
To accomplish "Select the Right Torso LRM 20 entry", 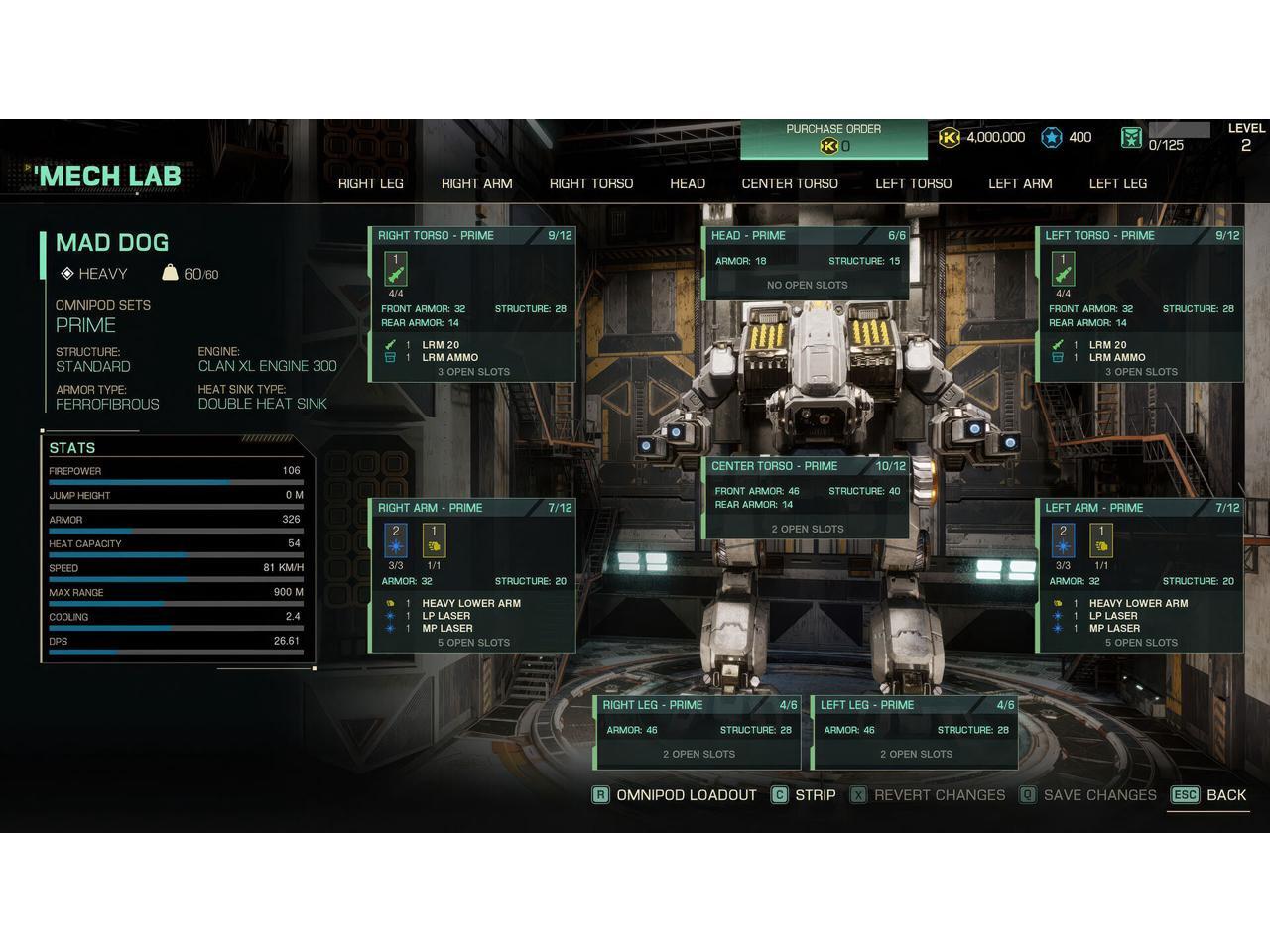I will 441,345.
